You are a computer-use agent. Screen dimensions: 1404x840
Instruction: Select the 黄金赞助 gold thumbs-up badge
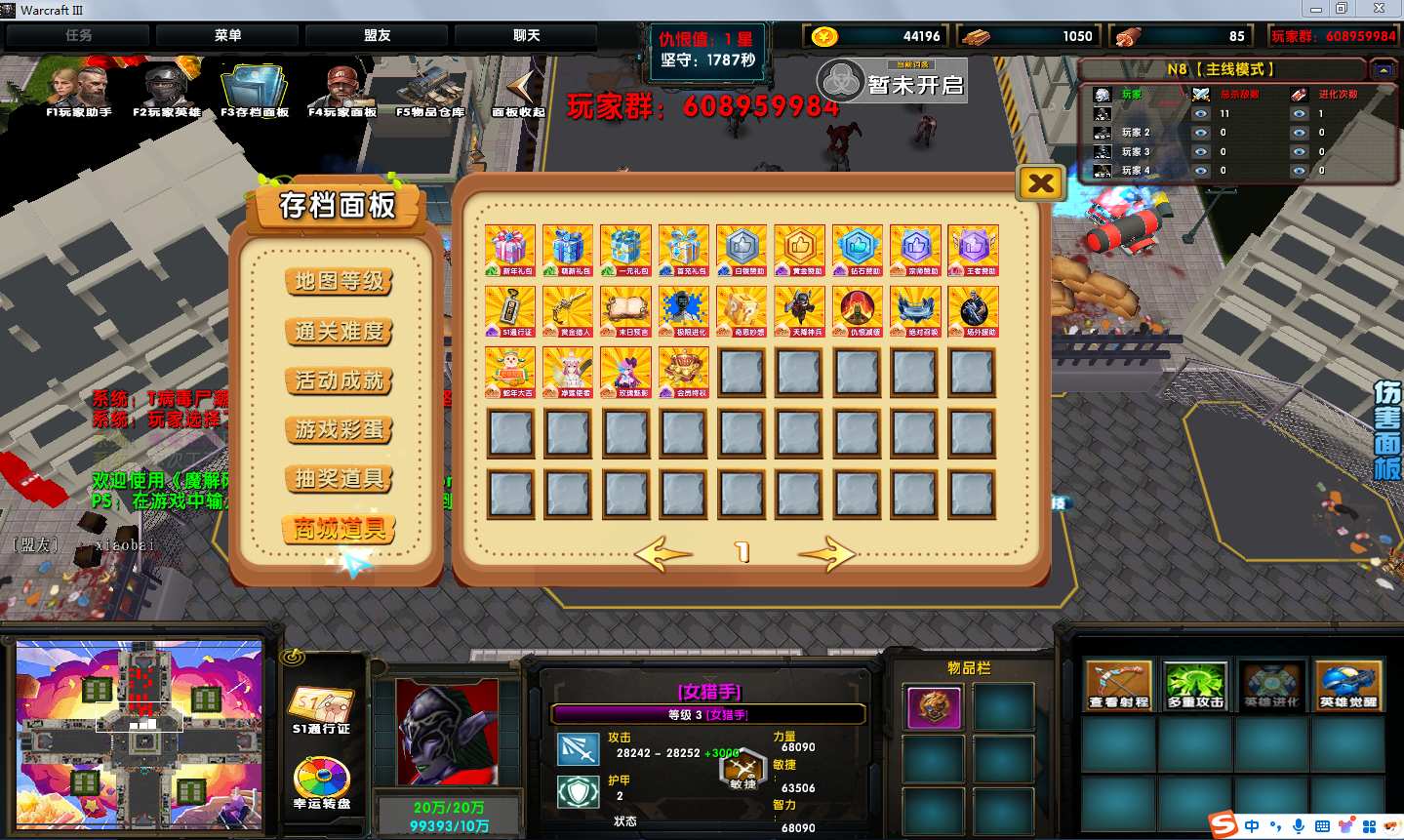(800, 251)
